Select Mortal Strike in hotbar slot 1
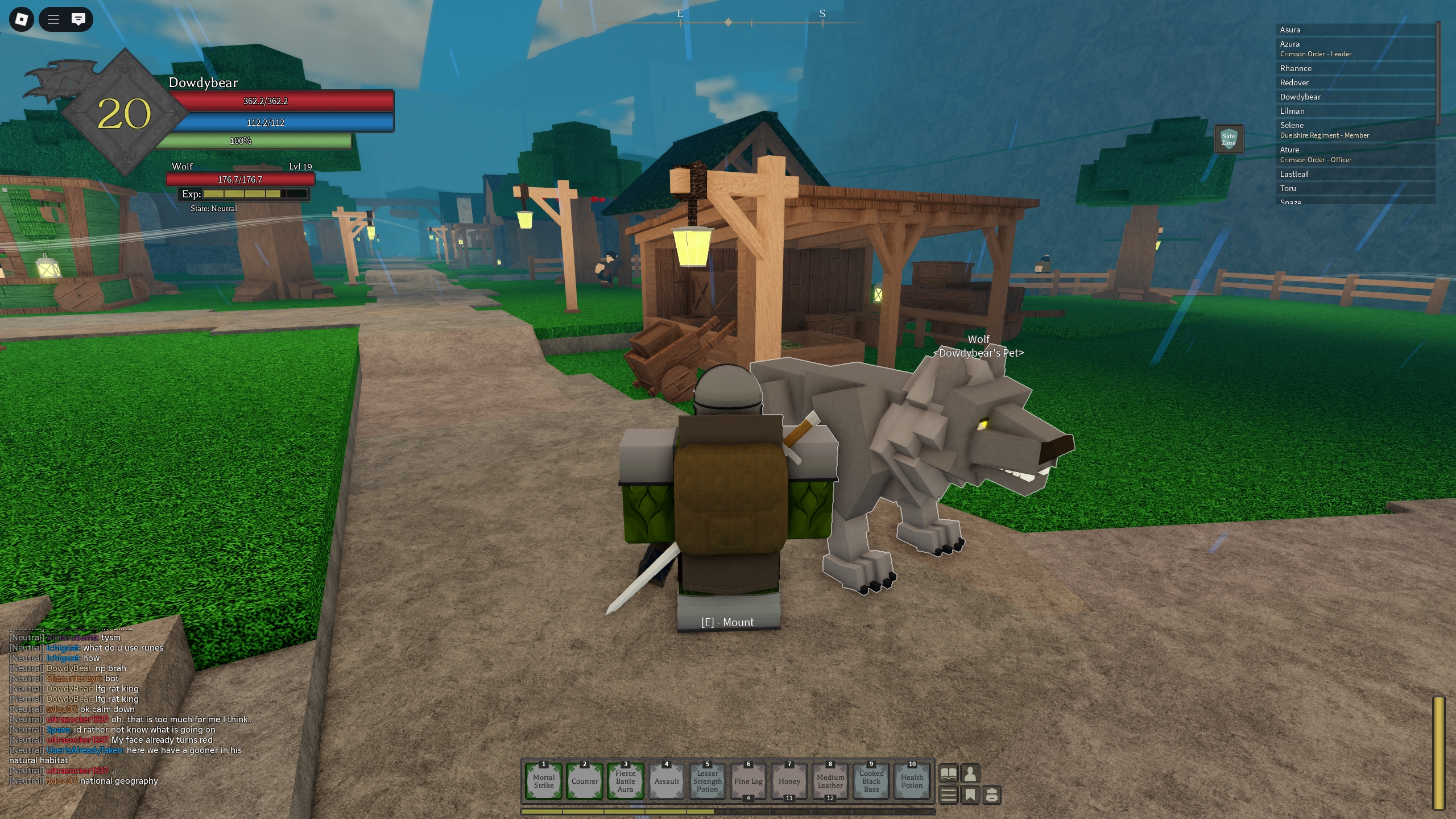The image size is (1456, 819). pos(544,781)
